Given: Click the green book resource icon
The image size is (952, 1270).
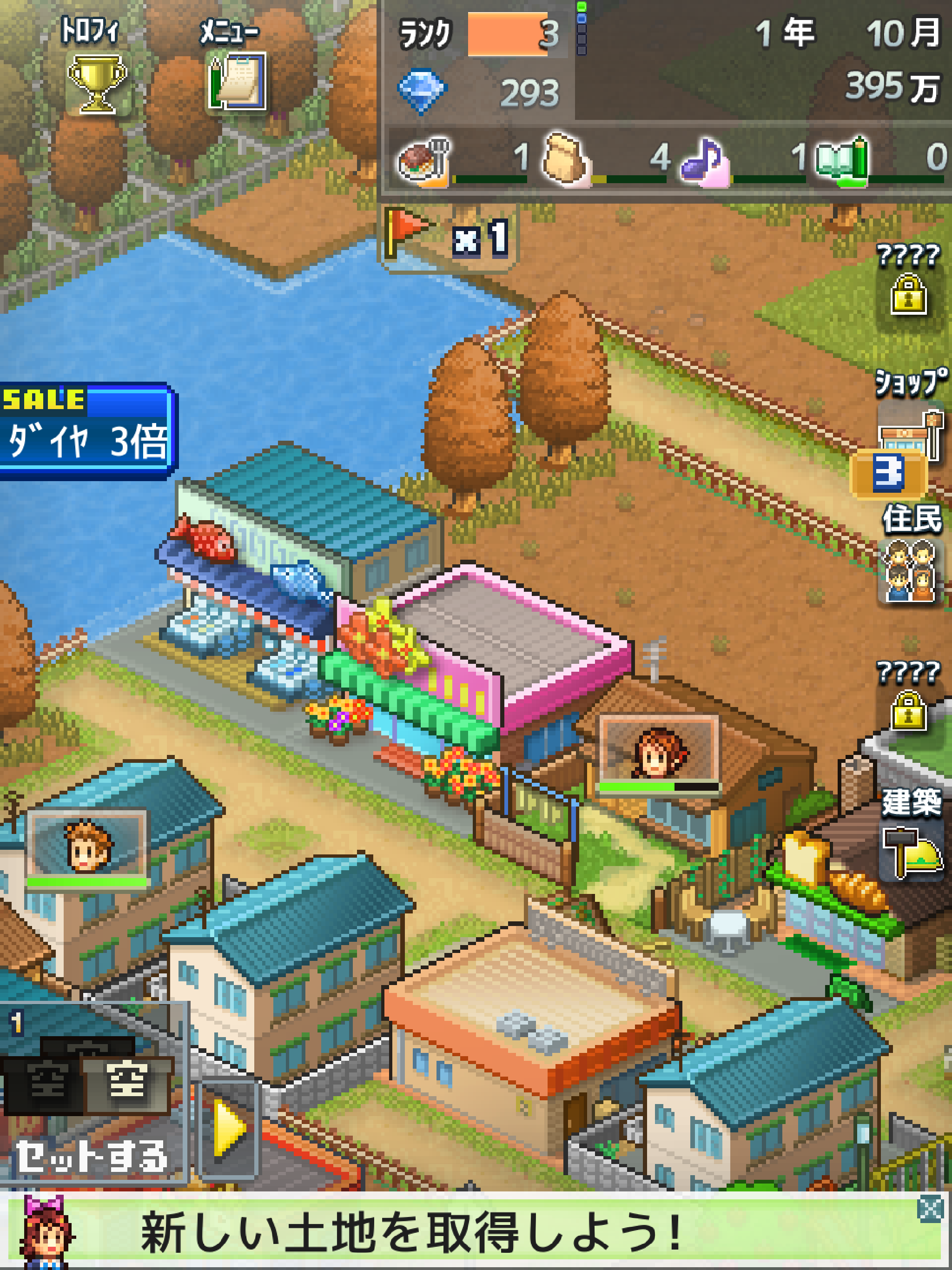Looking at the screenshot, I should coord(847,158).
